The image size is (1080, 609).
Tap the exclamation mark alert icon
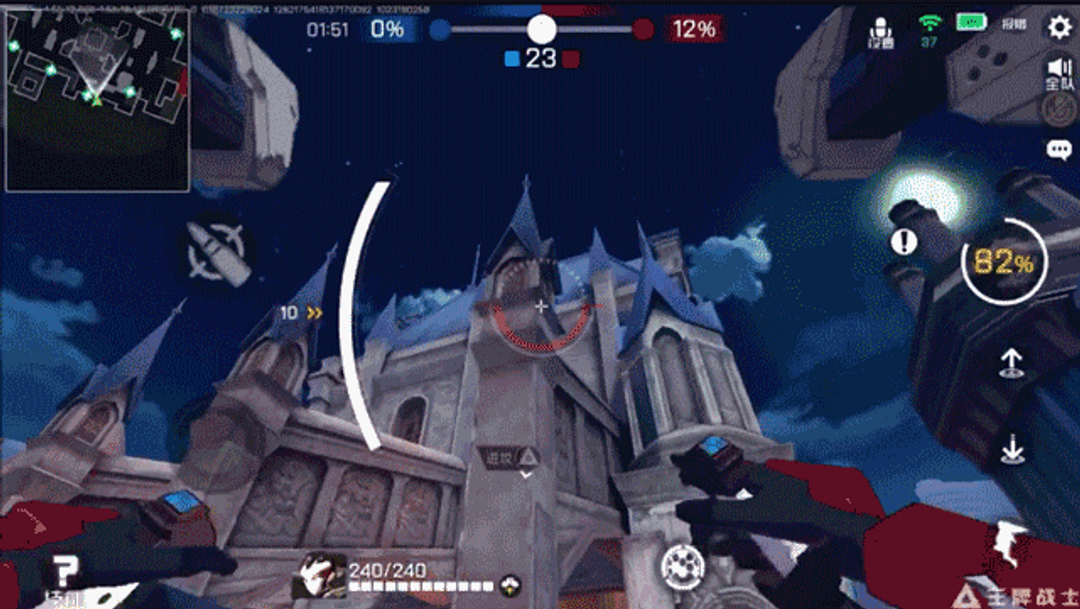[x=904, y=241]
